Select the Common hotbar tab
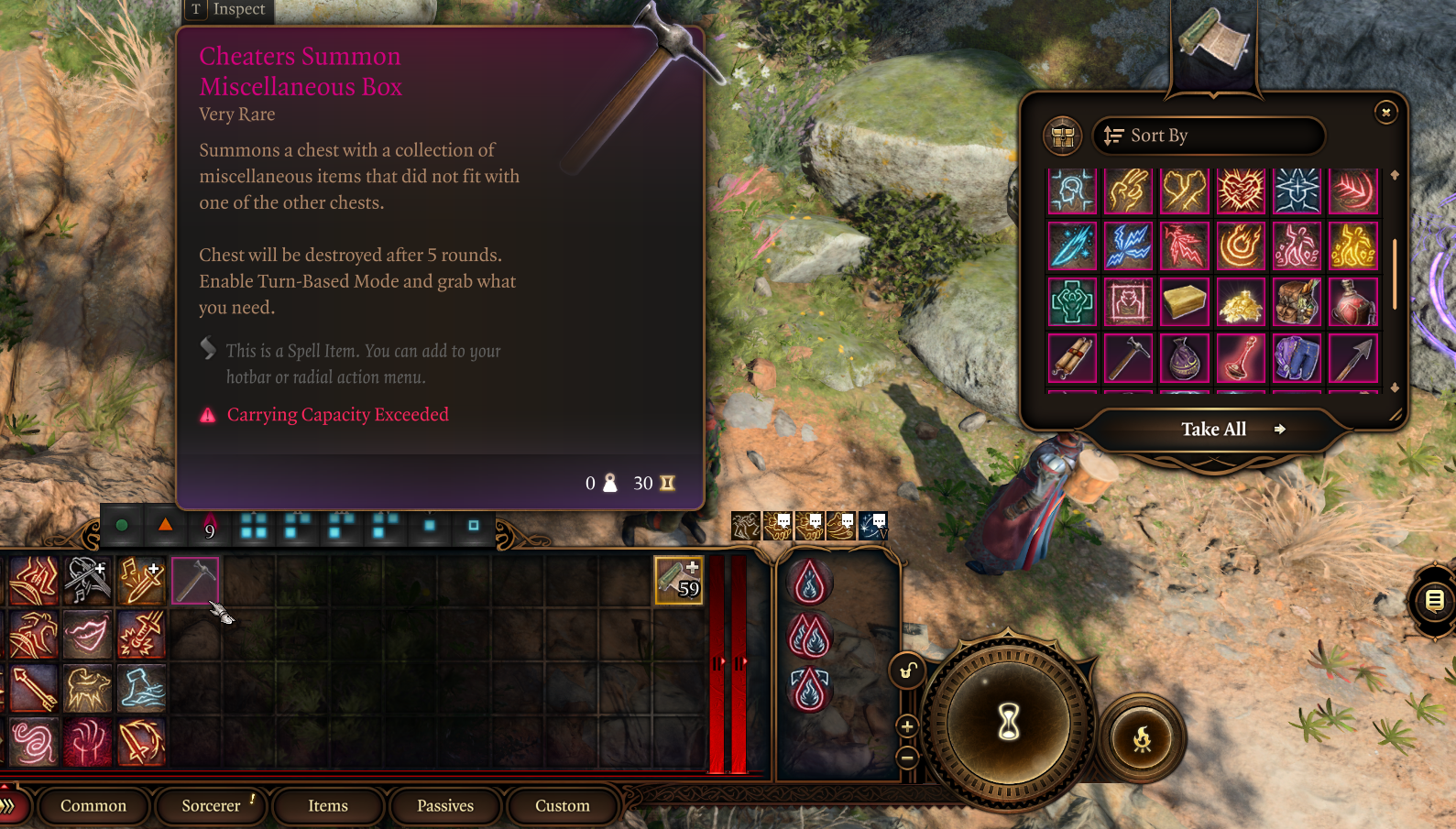1456x829 pixels. 93,806
